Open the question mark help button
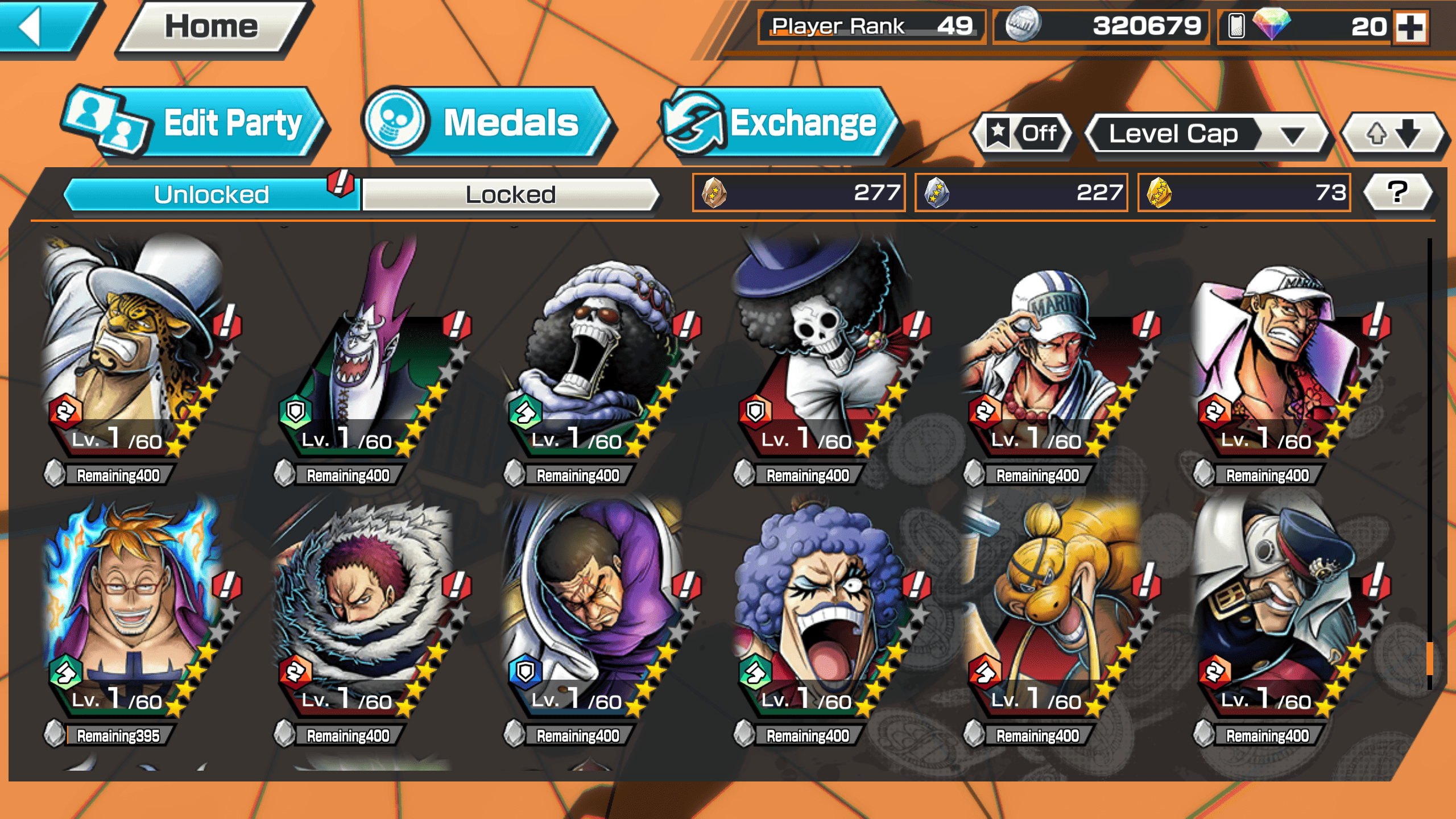The height and width of the screenshot is (819, 1456). [x=1397, y=192]
